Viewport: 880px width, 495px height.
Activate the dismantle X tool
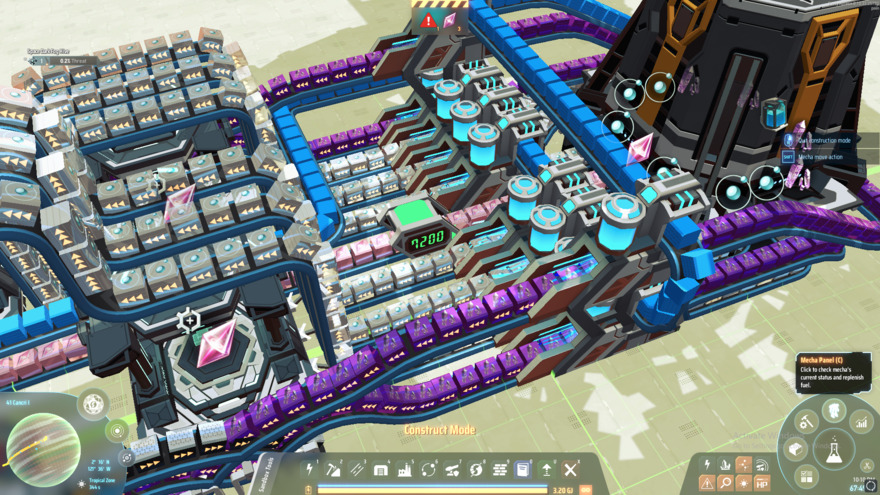pyautogui.click(x=571, y=469)
